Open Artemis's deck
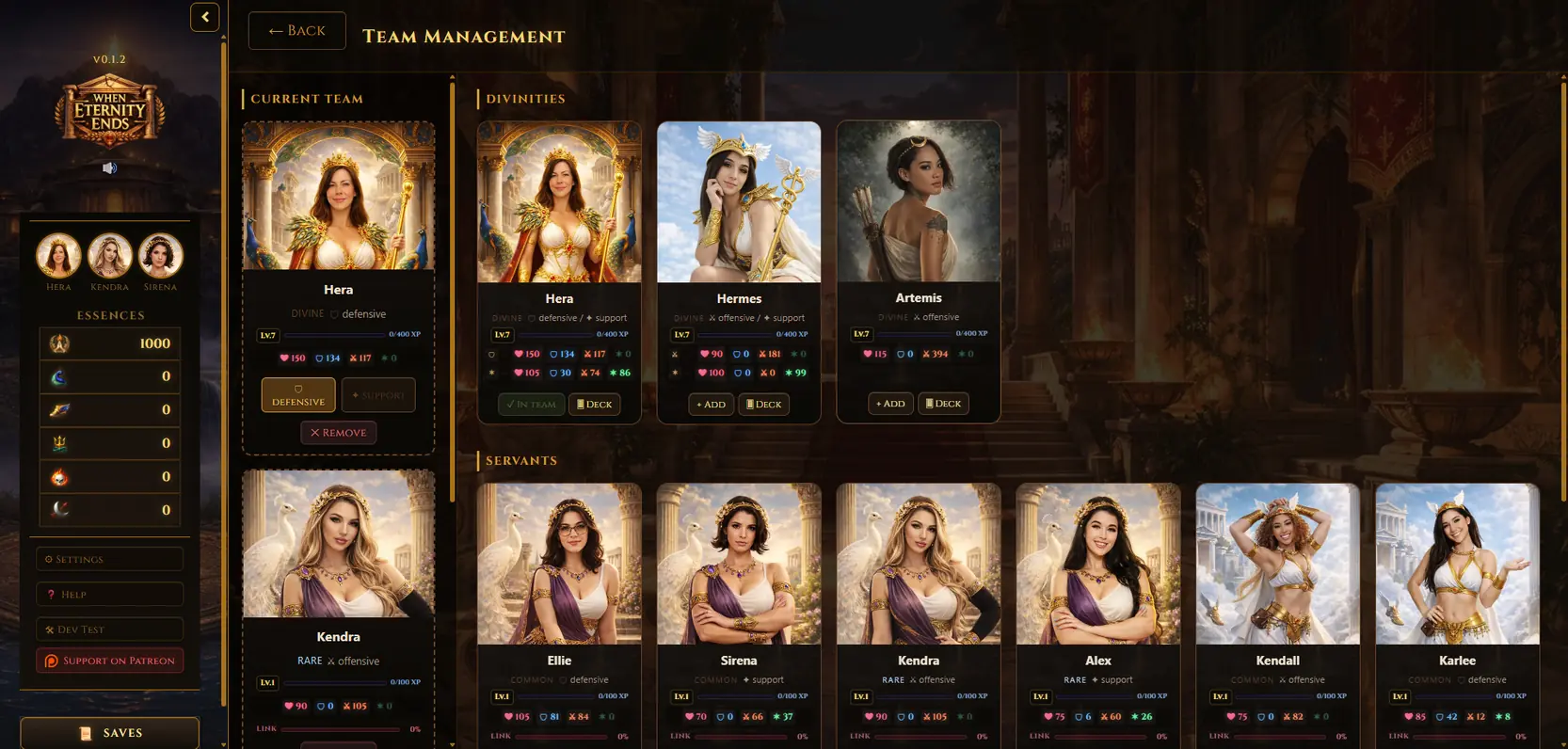Screen dimensions: 1568x749 pos(944,404)
